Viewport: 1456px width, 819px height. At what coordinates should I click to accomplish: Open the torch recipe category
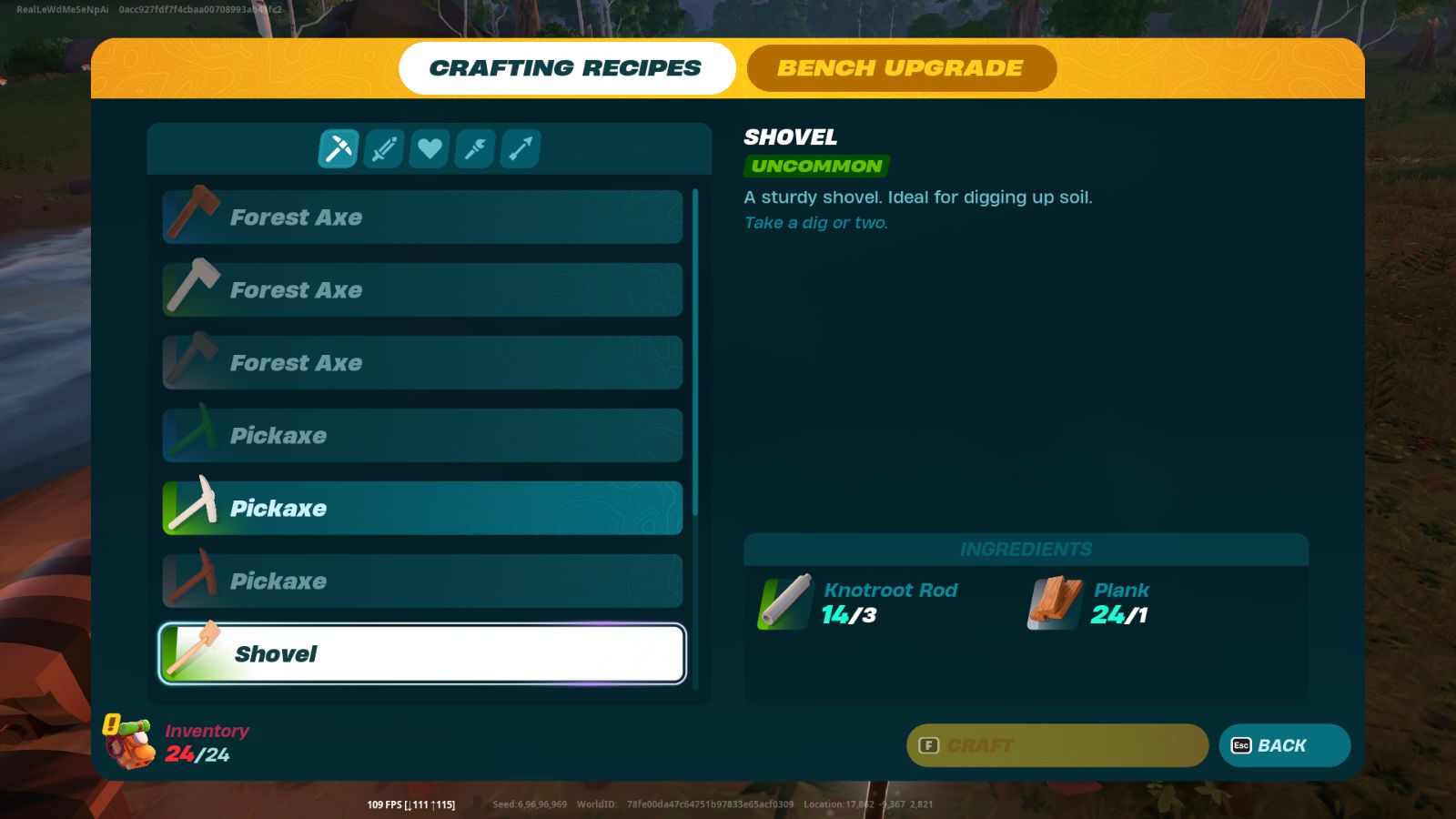coord(475,148)
